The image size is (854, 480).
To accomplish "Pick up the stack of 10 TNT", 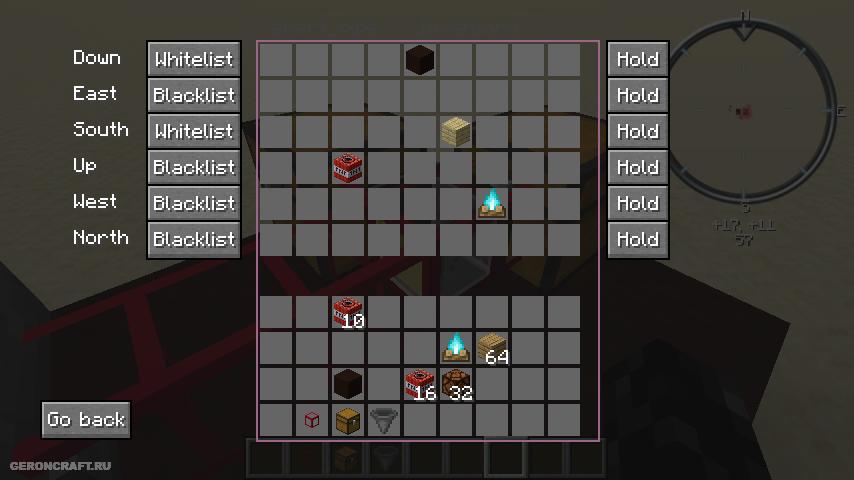I will 347,312.
